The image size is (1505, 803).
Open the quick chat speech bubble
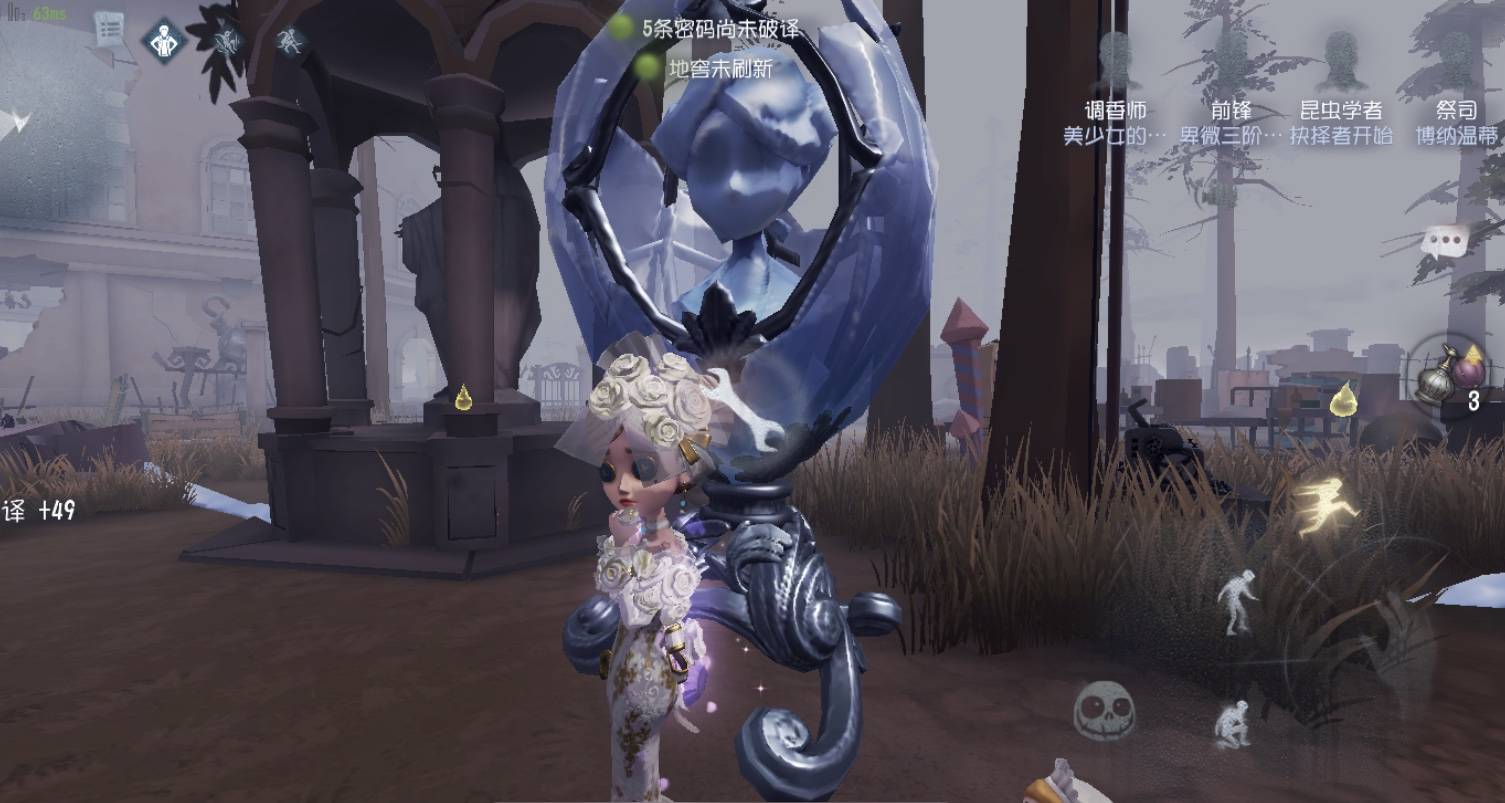[x=1445, y=240]
